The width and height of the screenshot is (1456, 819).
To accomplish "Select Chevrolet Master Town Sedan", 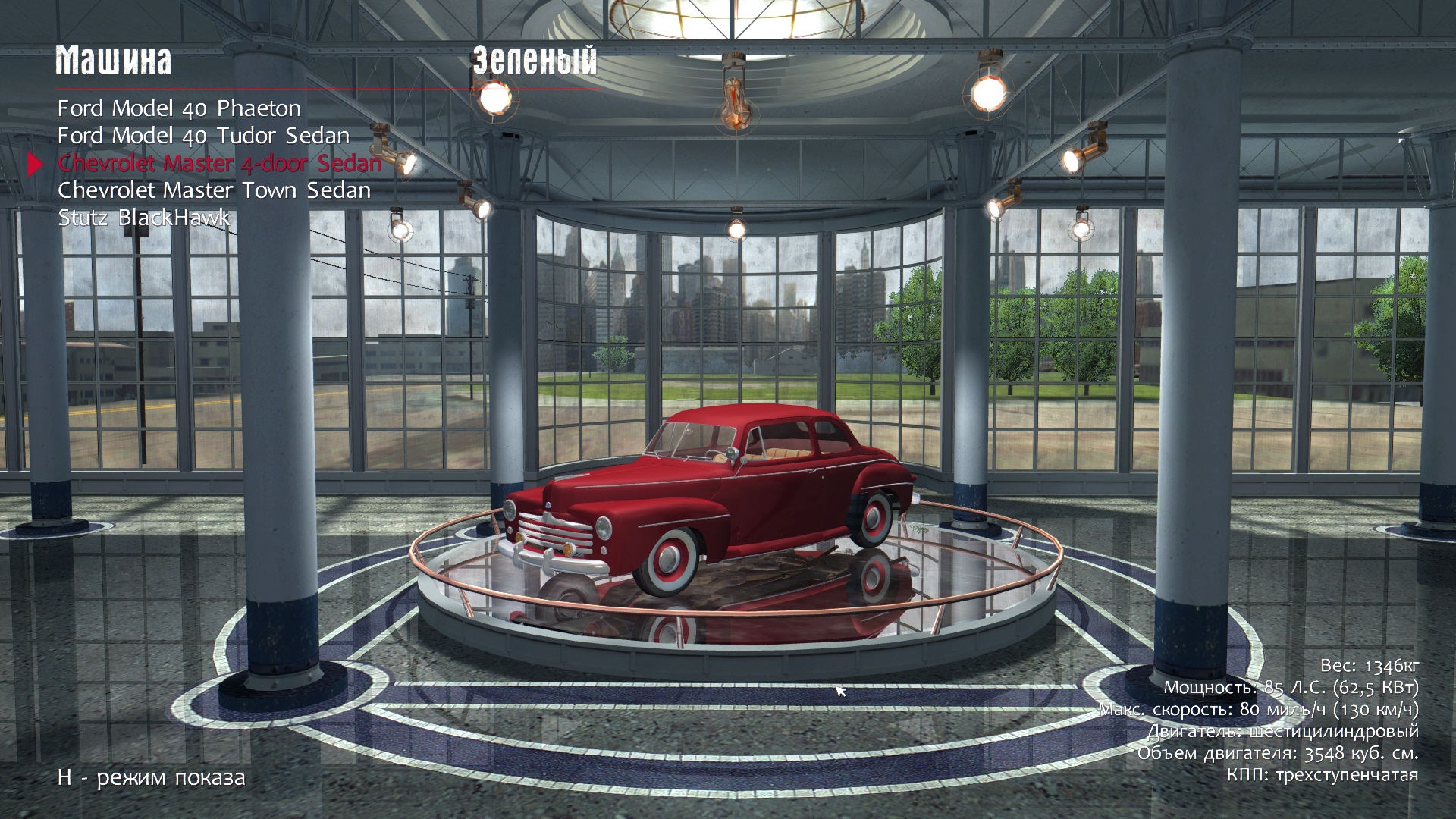I will 214,190.
